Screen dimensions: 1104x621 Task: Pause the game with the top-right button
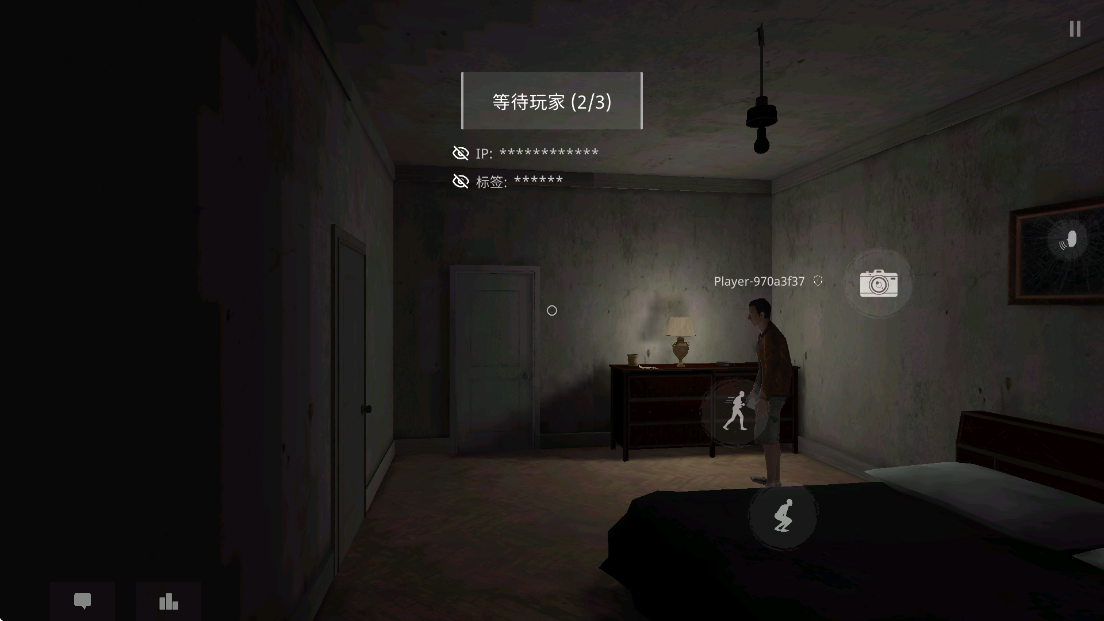[x=1075, y=29]
